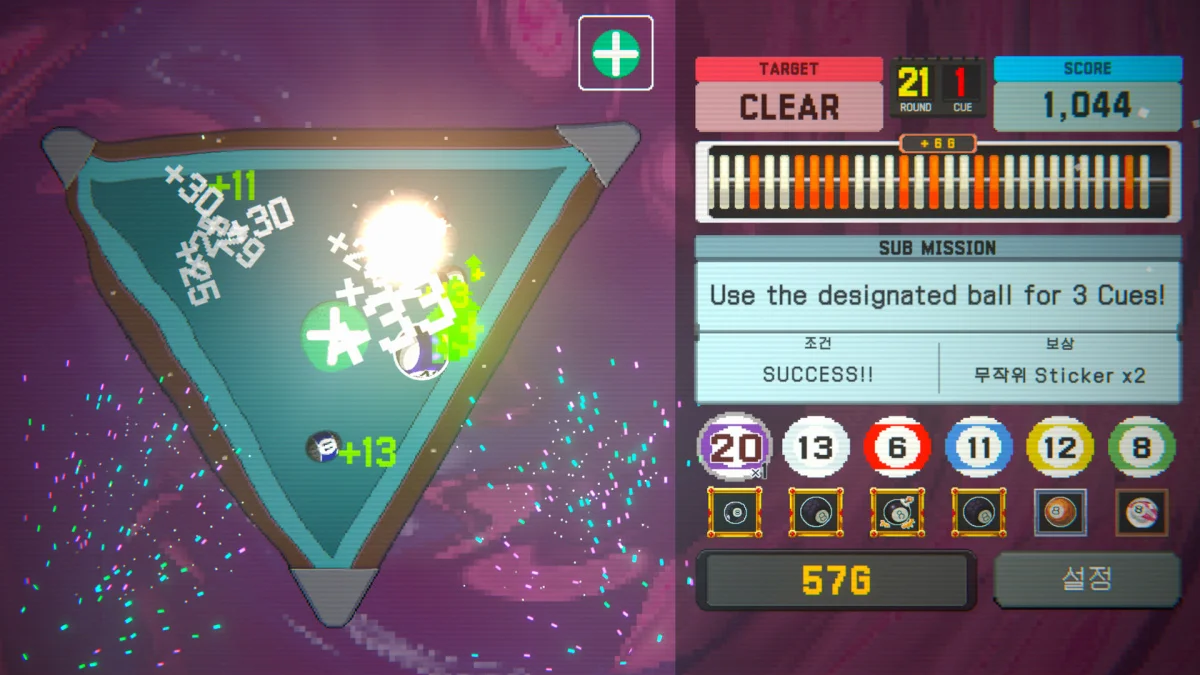The width and height of the screenshot is (1200, 675).
Task: Inspect the bomb 8-ball sticker slot
Action: 897,513
